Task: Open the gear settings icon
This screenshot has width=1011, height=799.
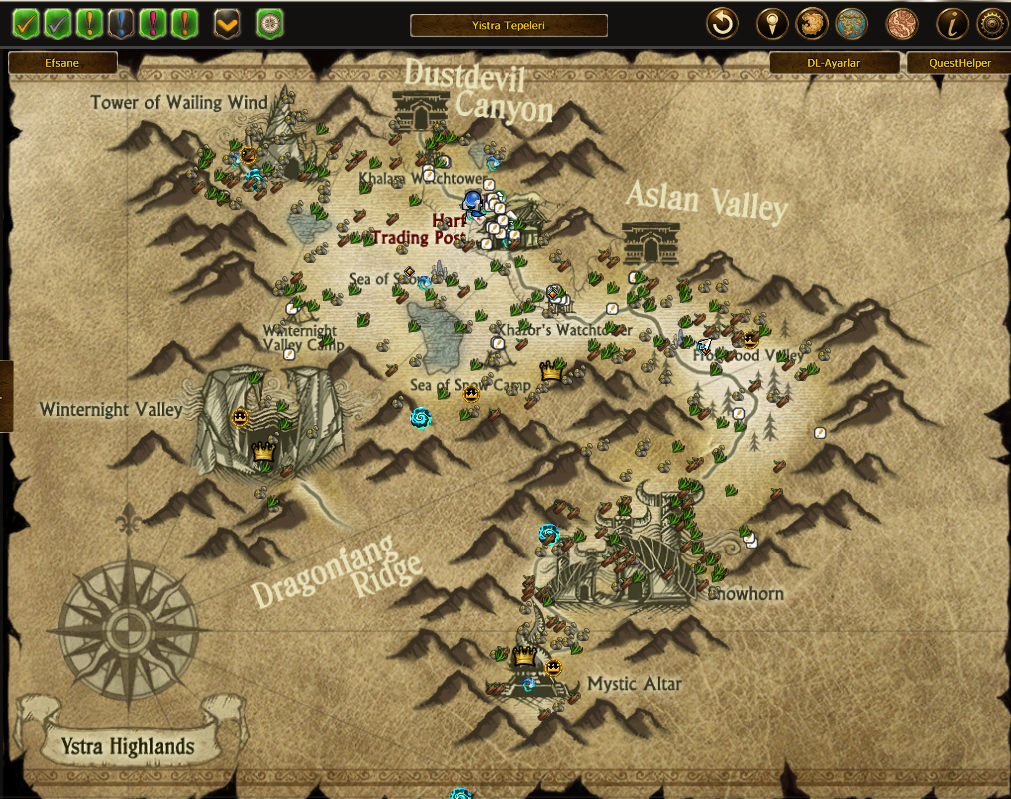Action: tap(991, 23)
